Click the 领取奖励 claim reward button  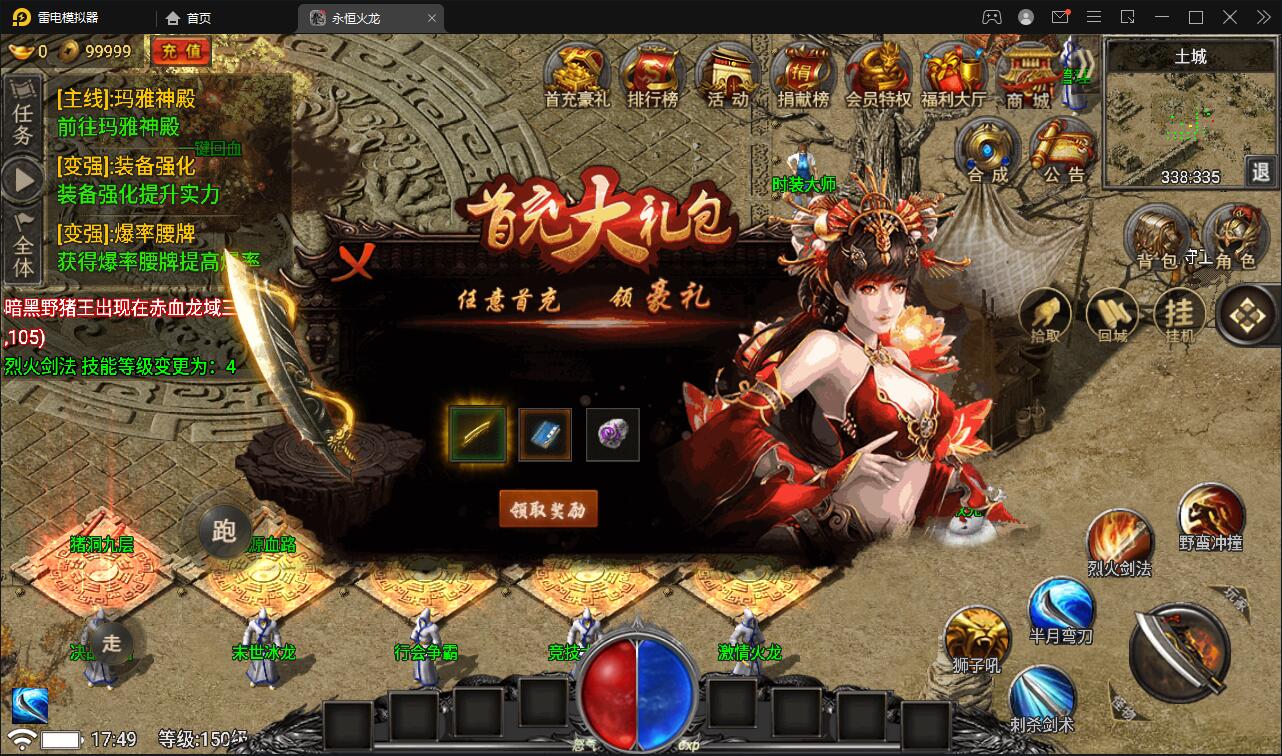(548, 508)
